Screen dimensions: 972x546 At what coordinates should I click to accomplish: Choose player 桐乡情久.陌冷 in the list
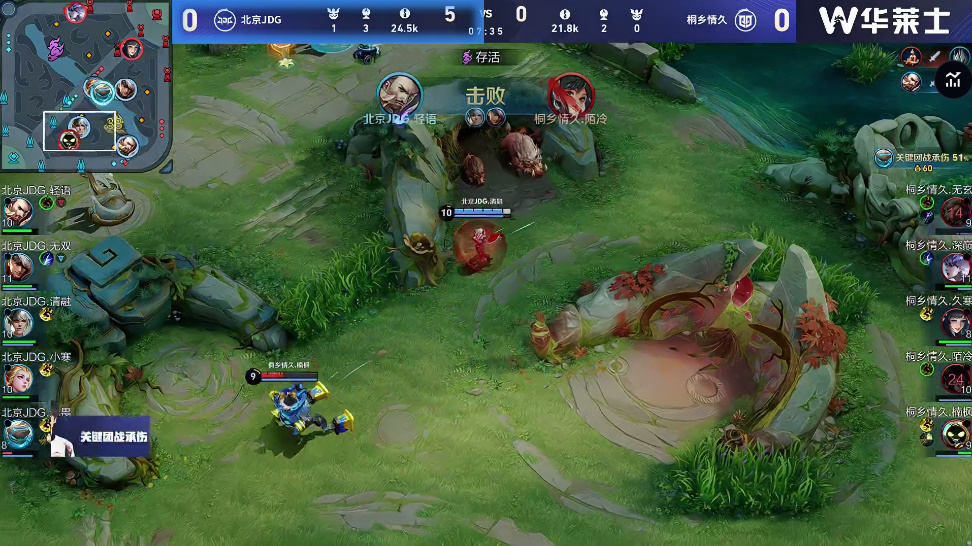[955, 378]
